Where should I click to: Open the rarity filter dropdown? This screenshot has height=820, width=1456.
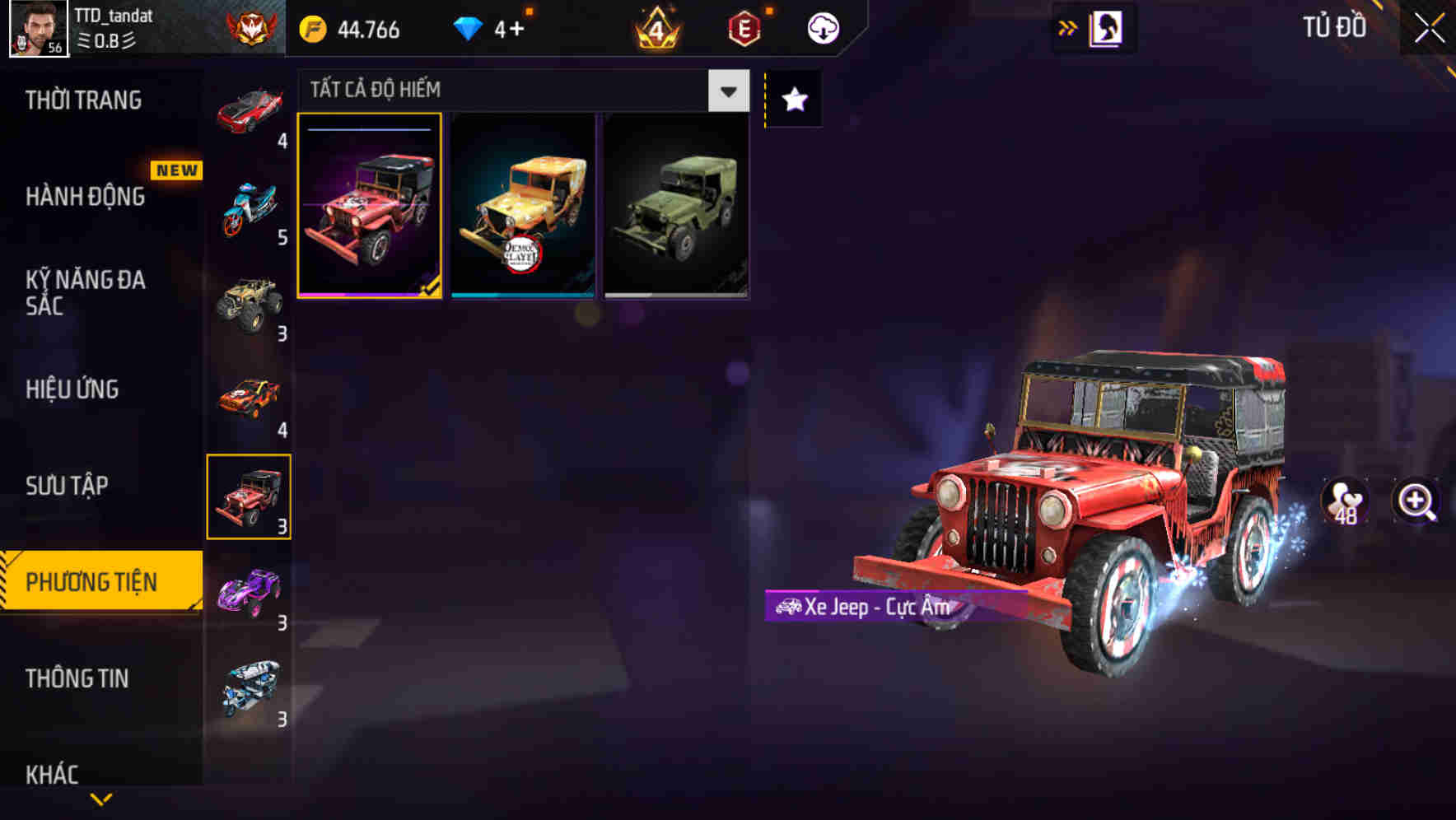[726, 91]
